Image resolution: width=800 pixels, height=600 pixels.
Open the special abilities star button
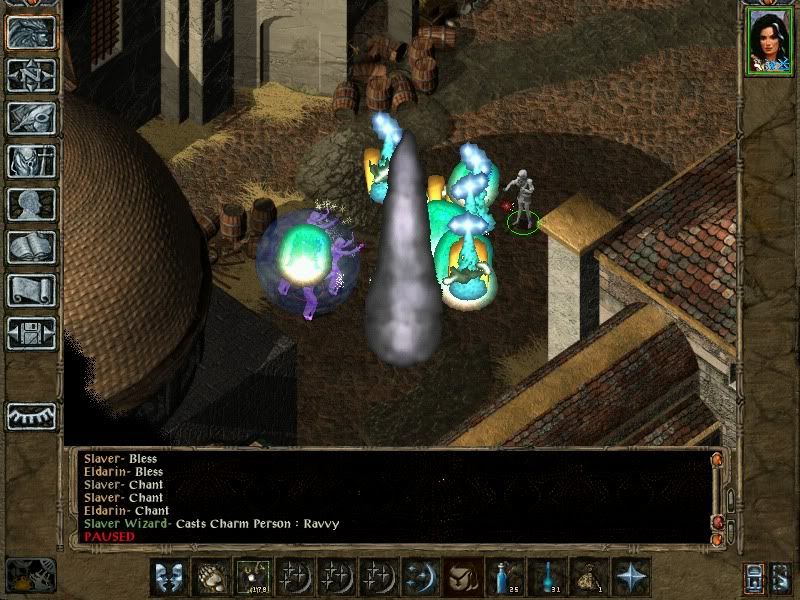pos(630,577)
